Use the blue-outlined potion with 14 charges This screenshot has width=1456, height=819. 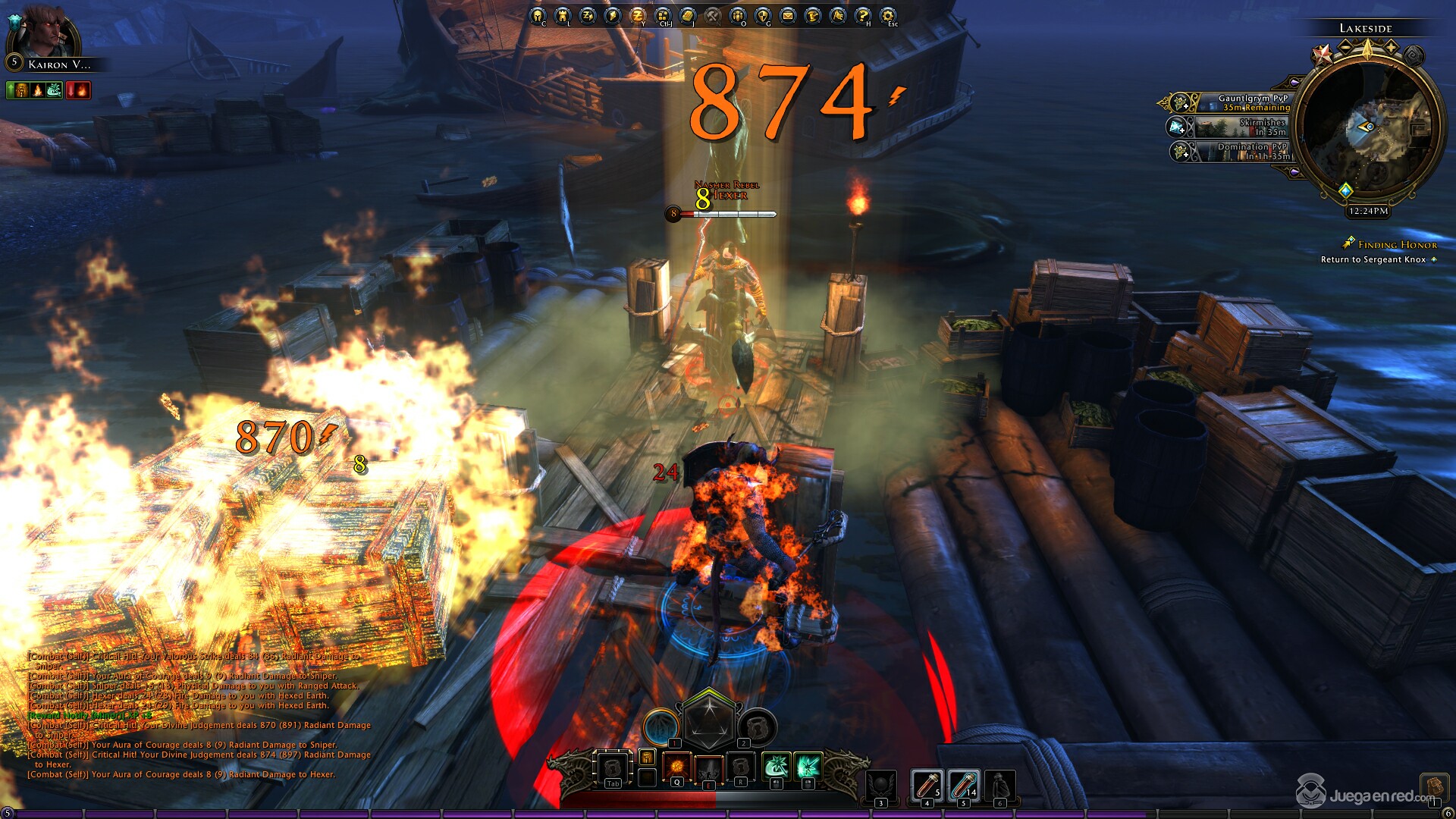click(x=963, y=784)
